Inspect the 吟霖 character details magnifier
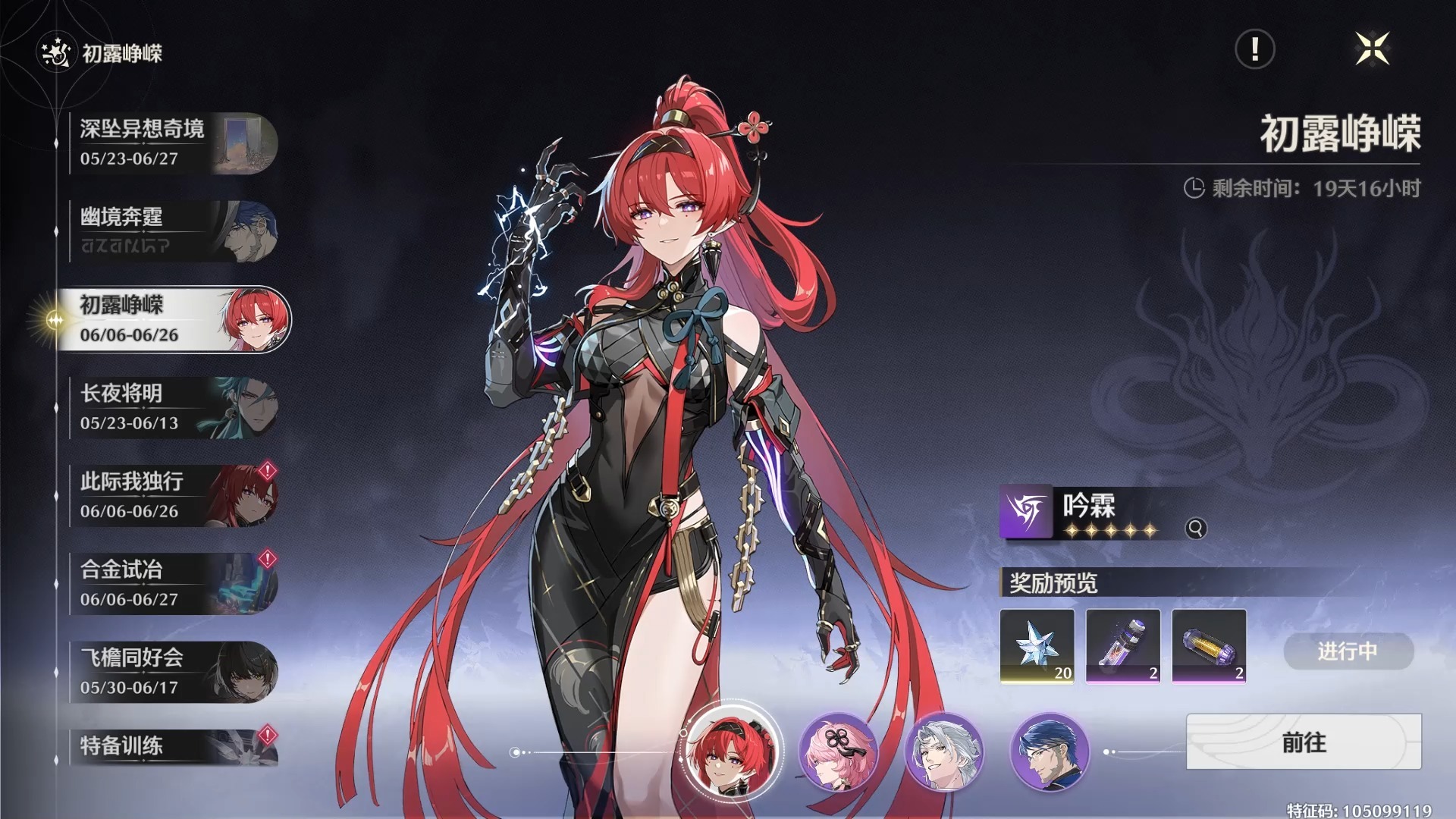Viewport: 1456px width, 819px height. click(1196, 529)
